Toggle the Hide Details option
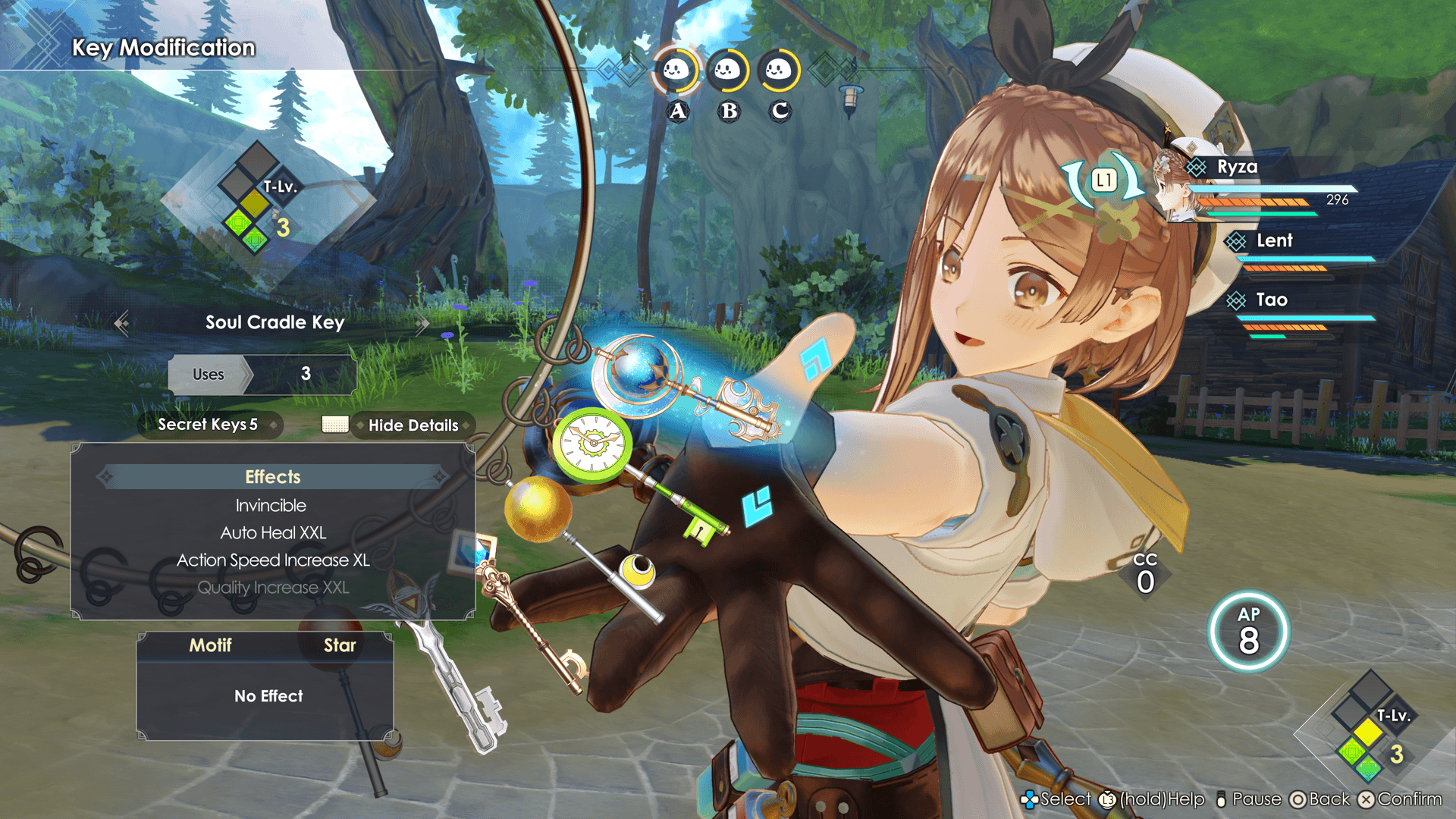This screenshot has width=1456, height=819. (413, 425)
